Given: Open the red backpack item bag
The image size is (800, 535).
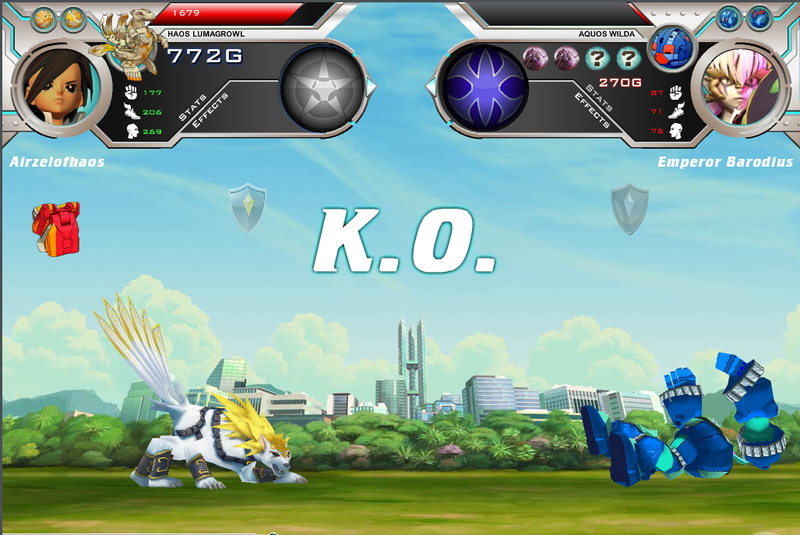Looking at the screenshot, I should pyautogui.click(x=56, y=225).
